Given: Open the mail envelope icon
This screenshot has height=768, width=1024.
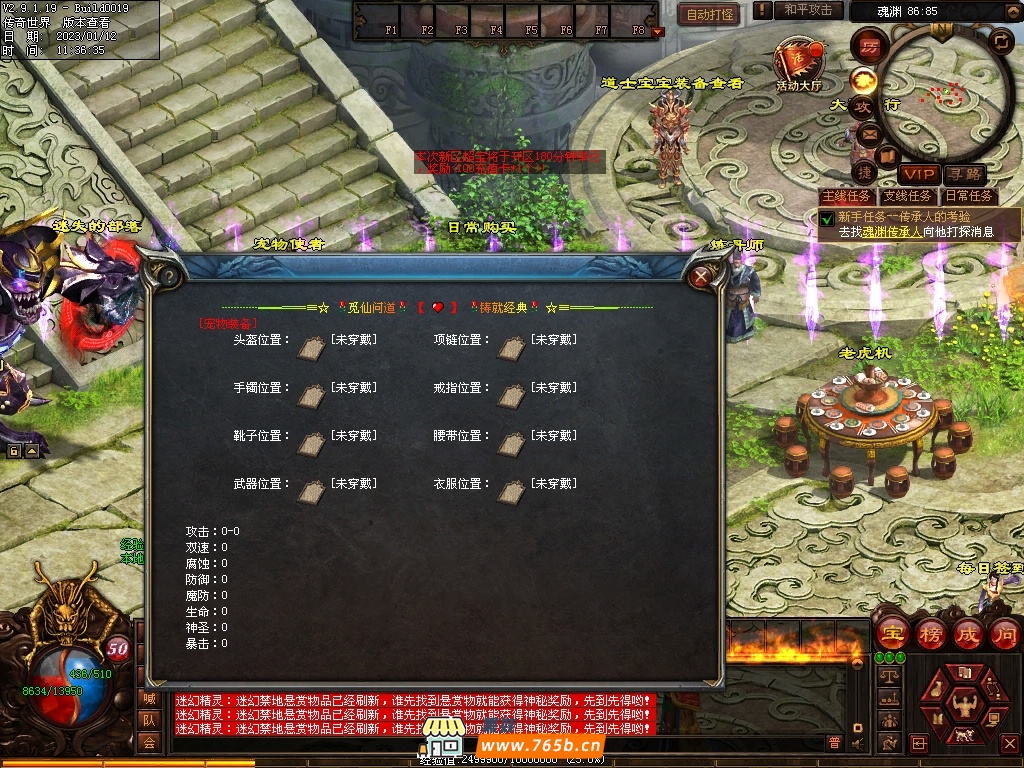Looking at the screenshot, I should click(x=868, y=133).
